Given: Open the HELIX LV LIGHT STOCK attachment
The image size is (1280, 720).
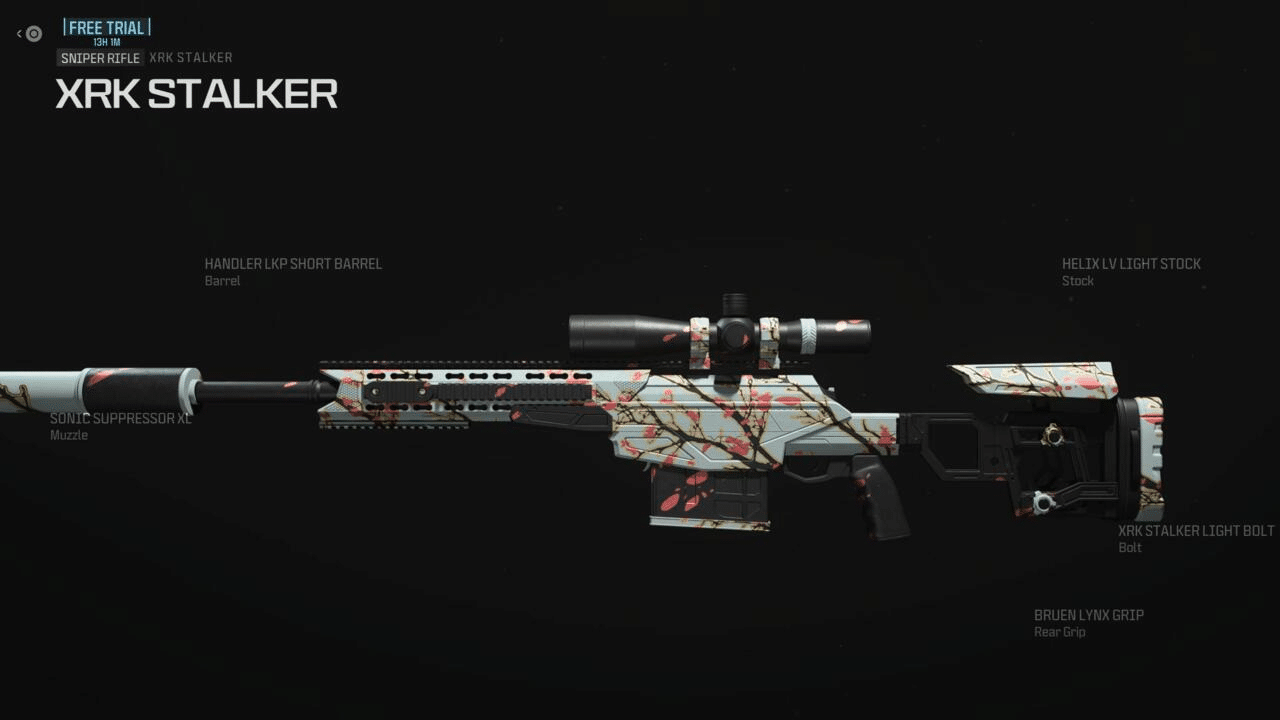Looking at the screenshot, I should 1130,264.
